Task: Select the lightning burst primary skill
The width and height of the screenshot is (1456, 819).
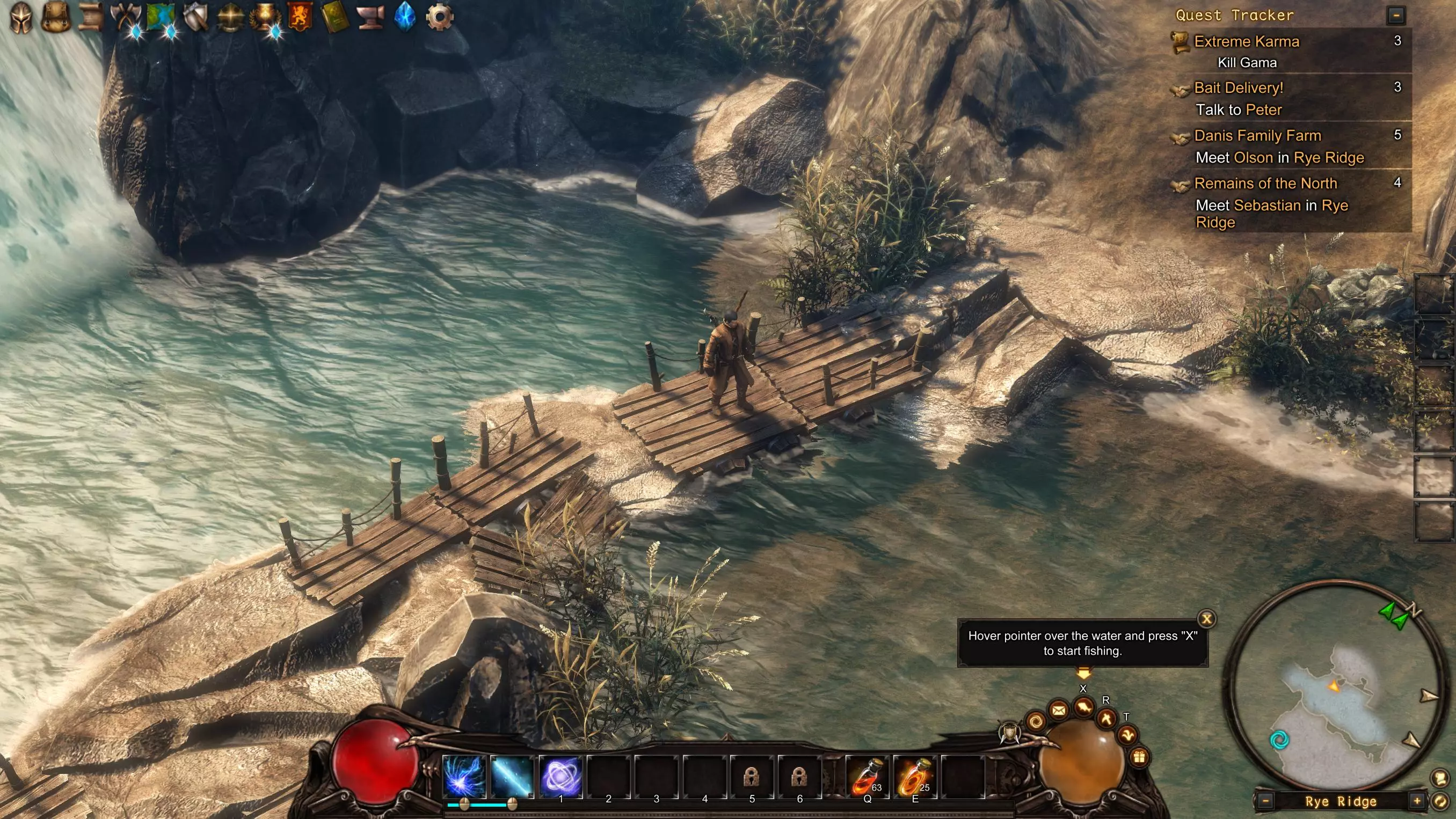Action: click(463, 777)
